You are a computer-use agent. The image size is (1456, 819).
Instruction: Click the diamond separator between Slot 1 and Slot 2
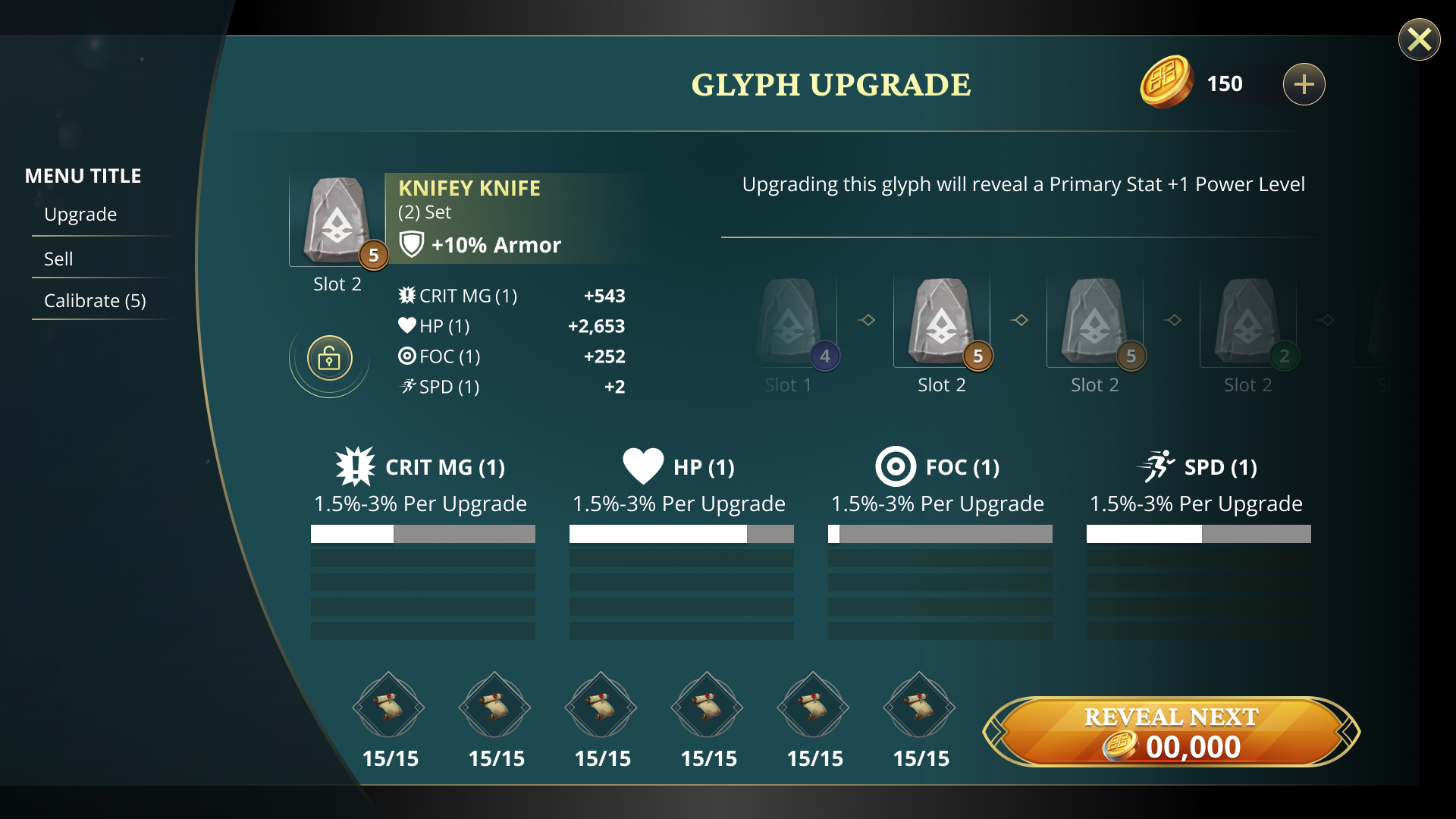pyautogui.click(x=867, y=320)
